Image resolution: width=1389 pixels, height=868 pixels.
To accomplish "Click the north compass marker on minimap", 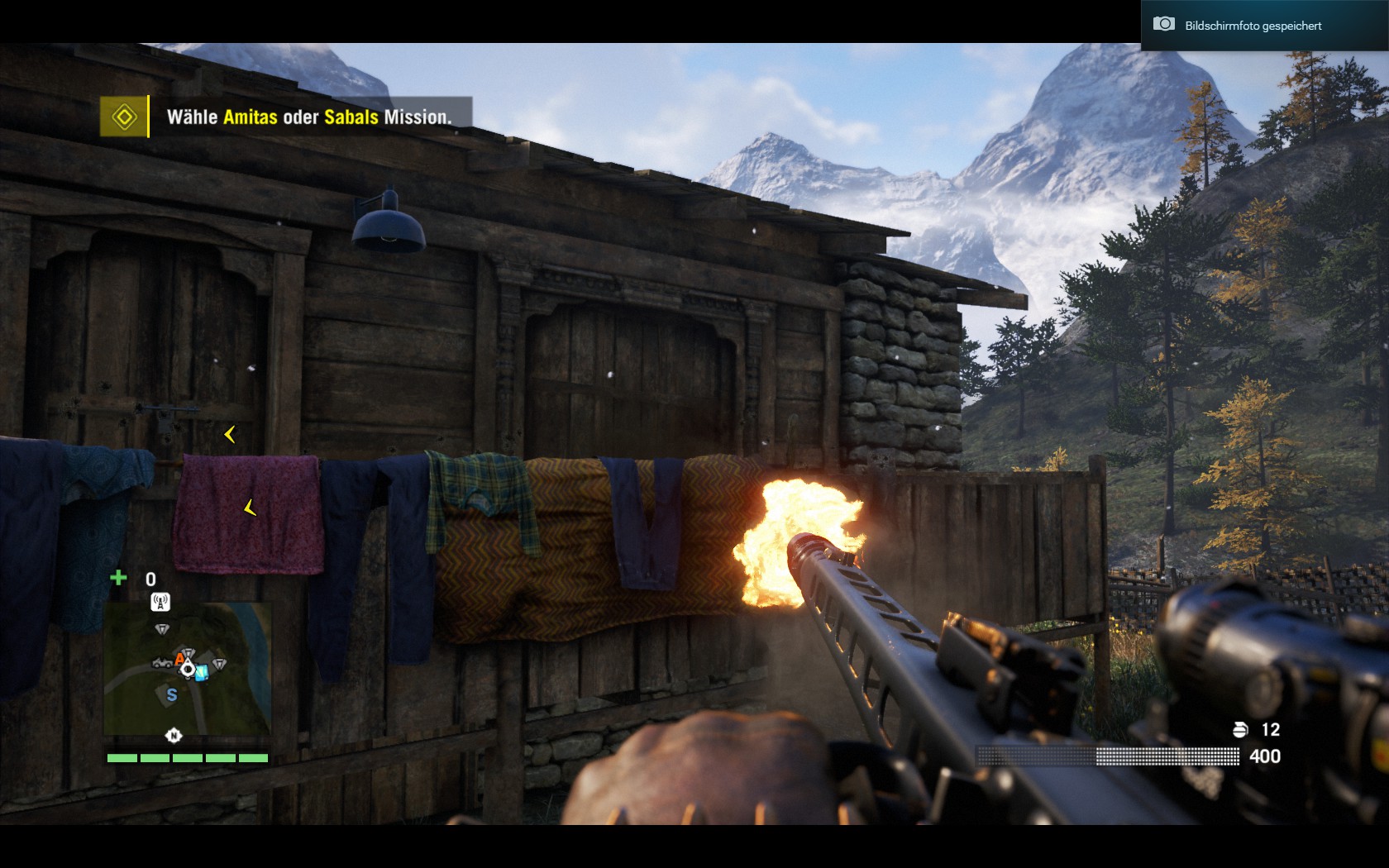I will tap(174, 735).
